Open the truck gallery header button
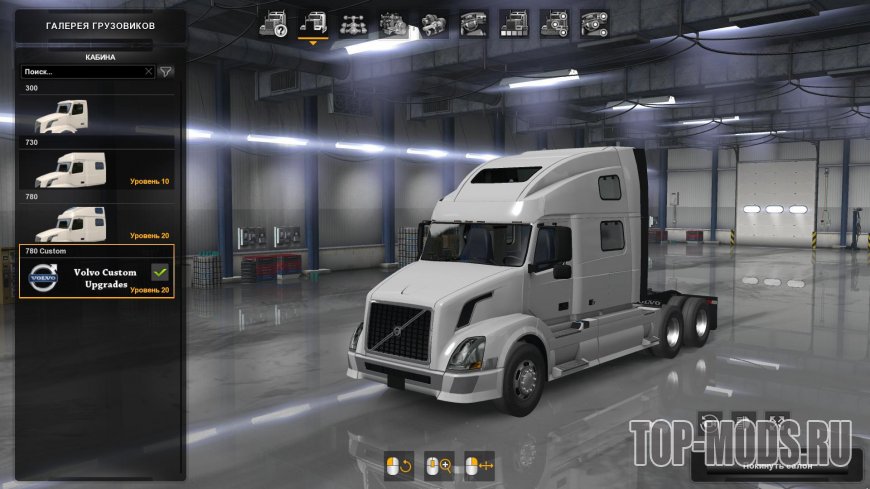870x489 pixels. tap(100, 25)
